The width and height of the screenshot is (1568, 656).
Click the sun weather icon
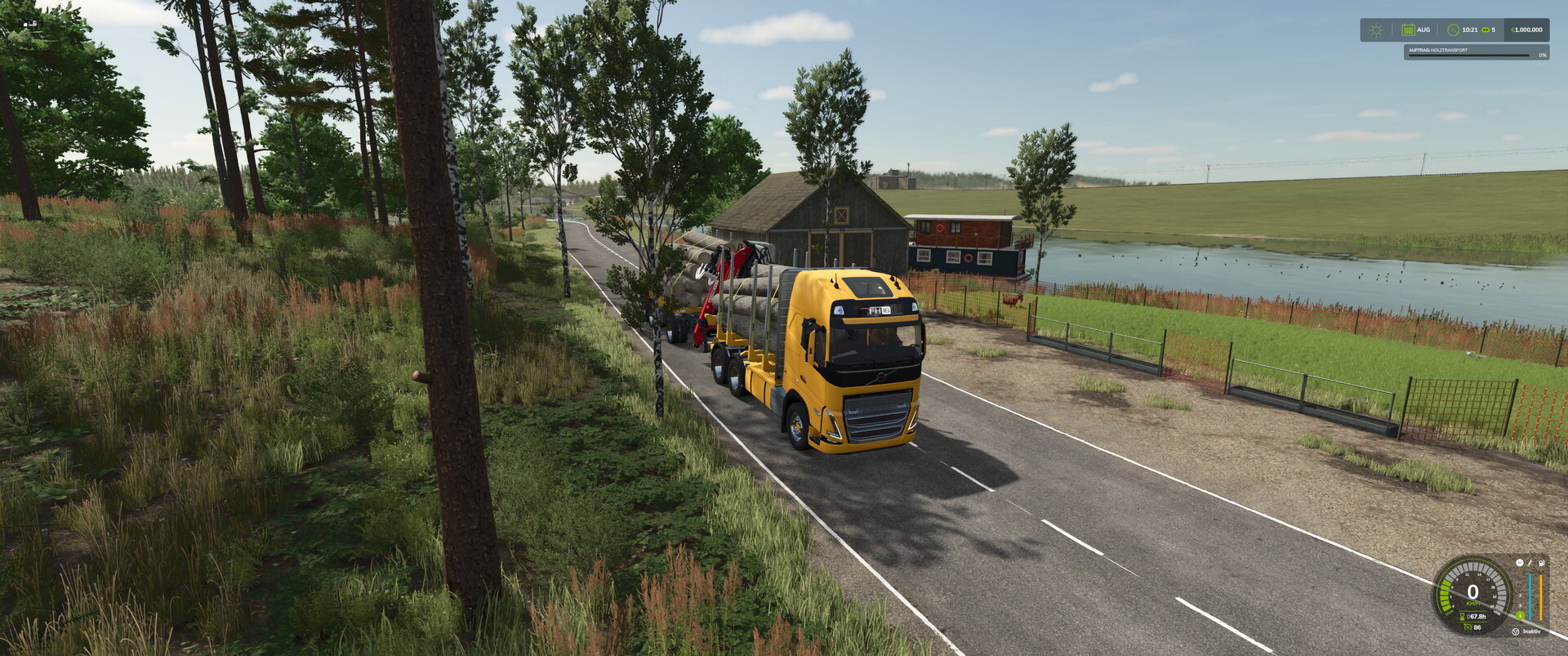pos(1376,30)
